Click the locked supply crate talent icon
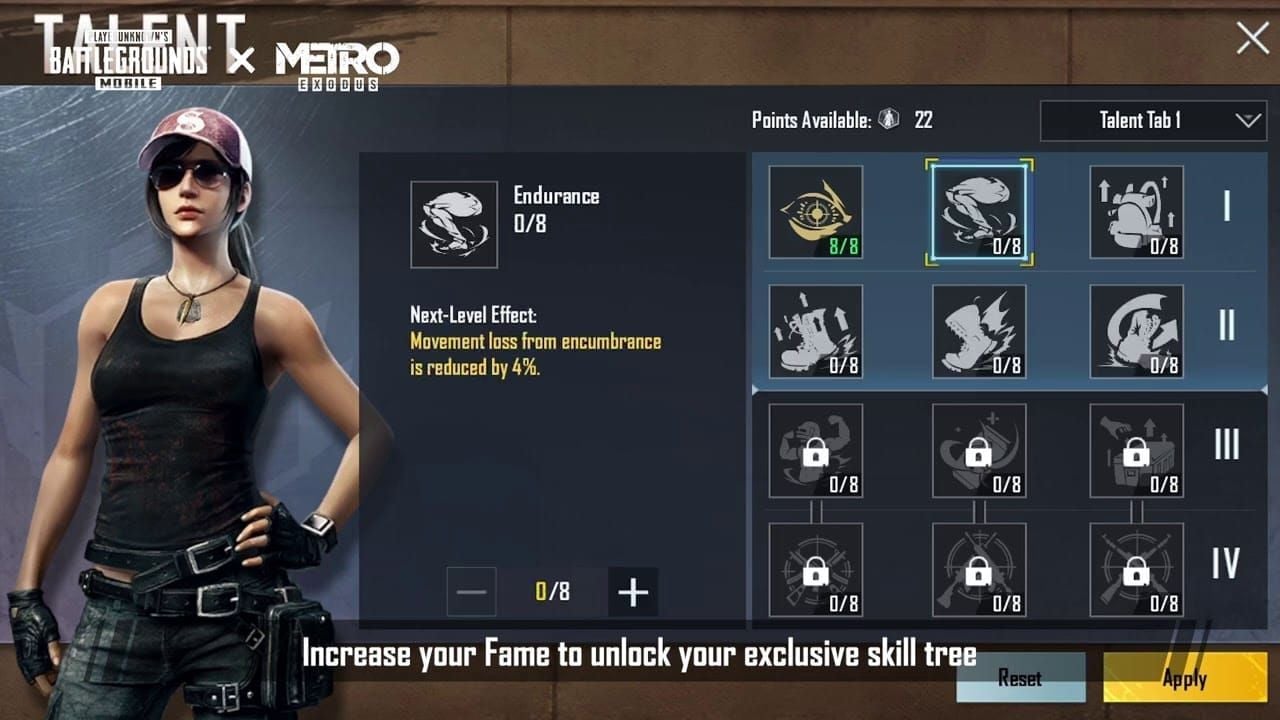 (x=1137, y=451)
